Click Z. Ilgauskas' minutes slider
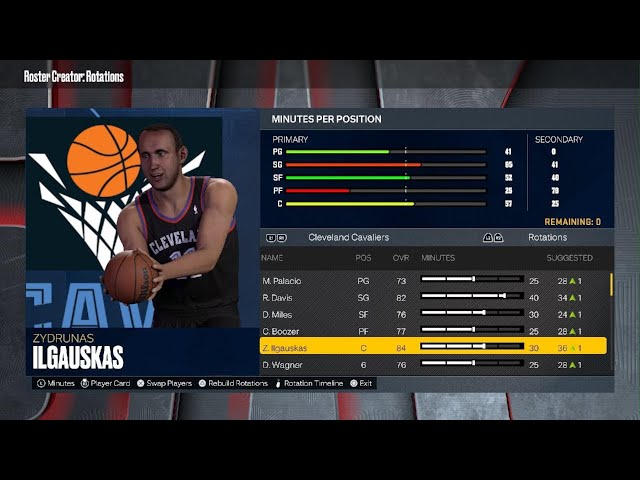This screenshot has height=480, width=640. 472,347
